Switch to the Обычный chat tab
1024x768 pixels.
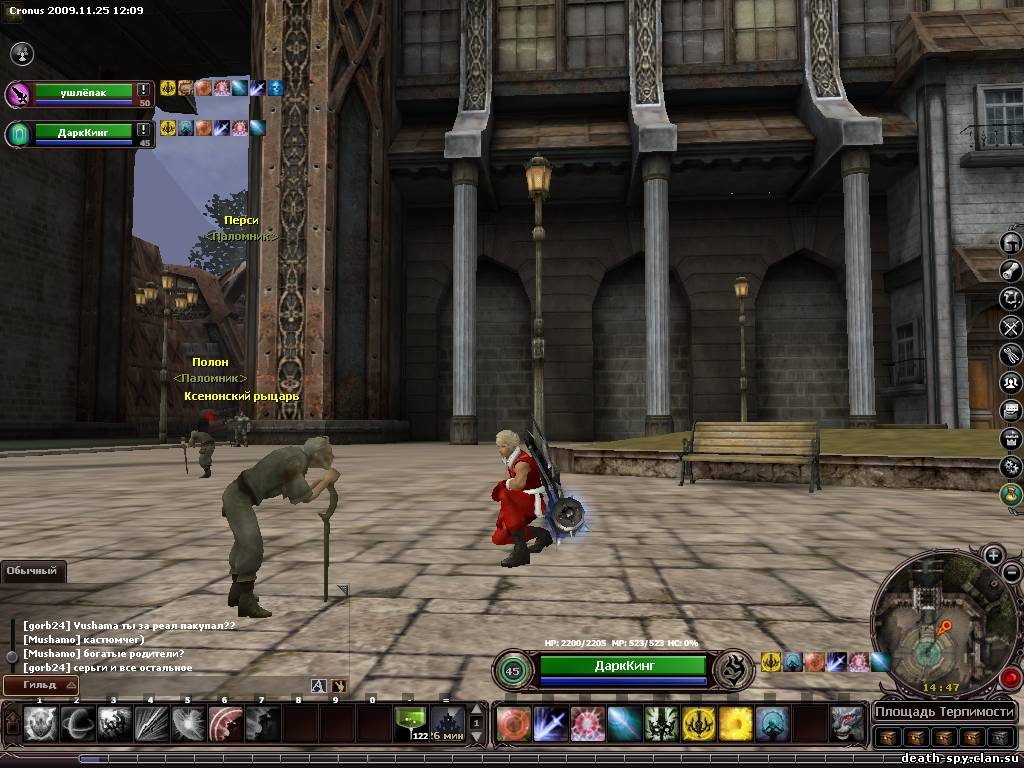[x=33, y=572]
